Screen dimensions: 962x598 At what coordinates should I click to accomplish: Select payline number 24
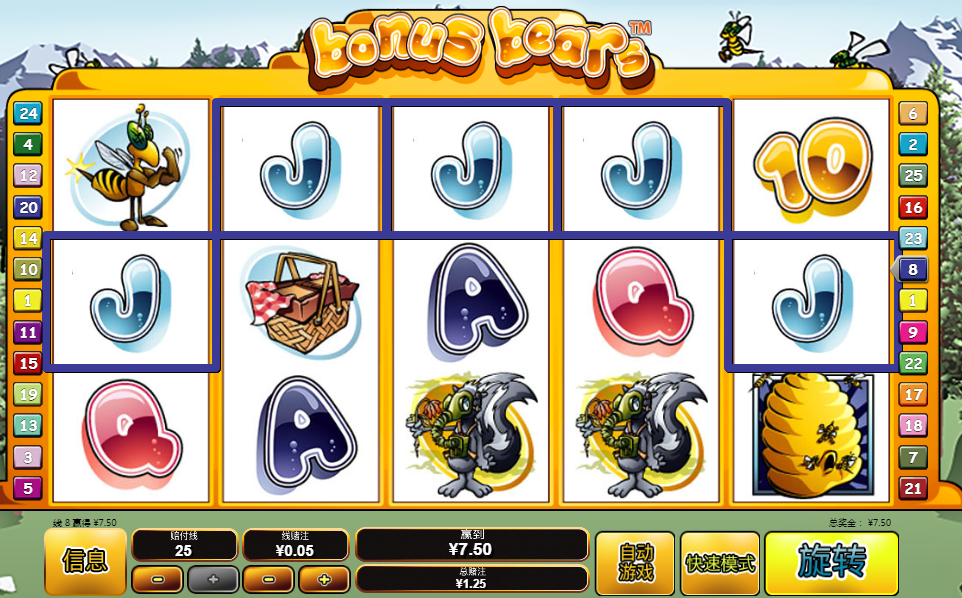pos(27,113)
